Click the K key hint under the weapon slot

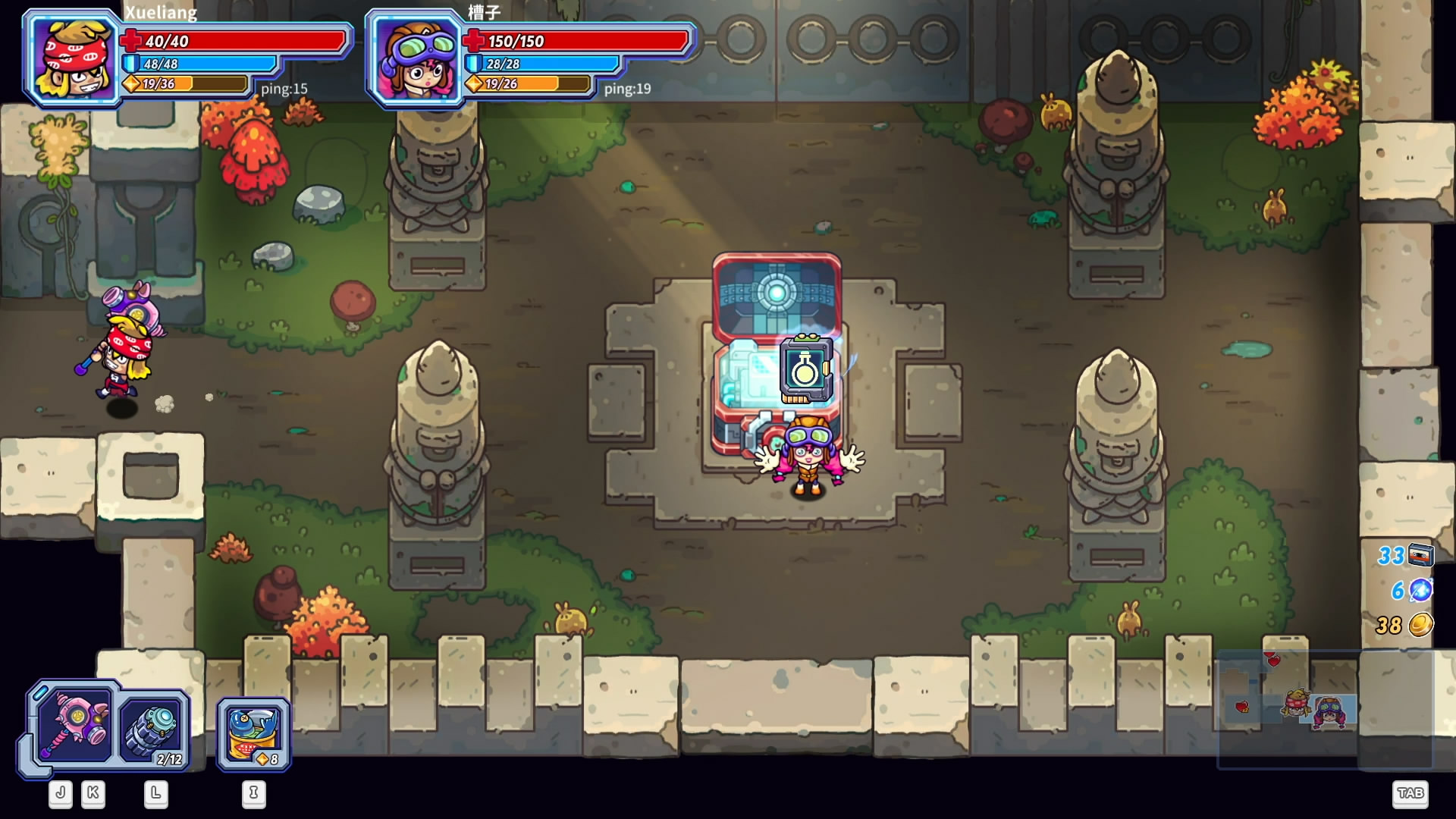click(x=91, y=794)
